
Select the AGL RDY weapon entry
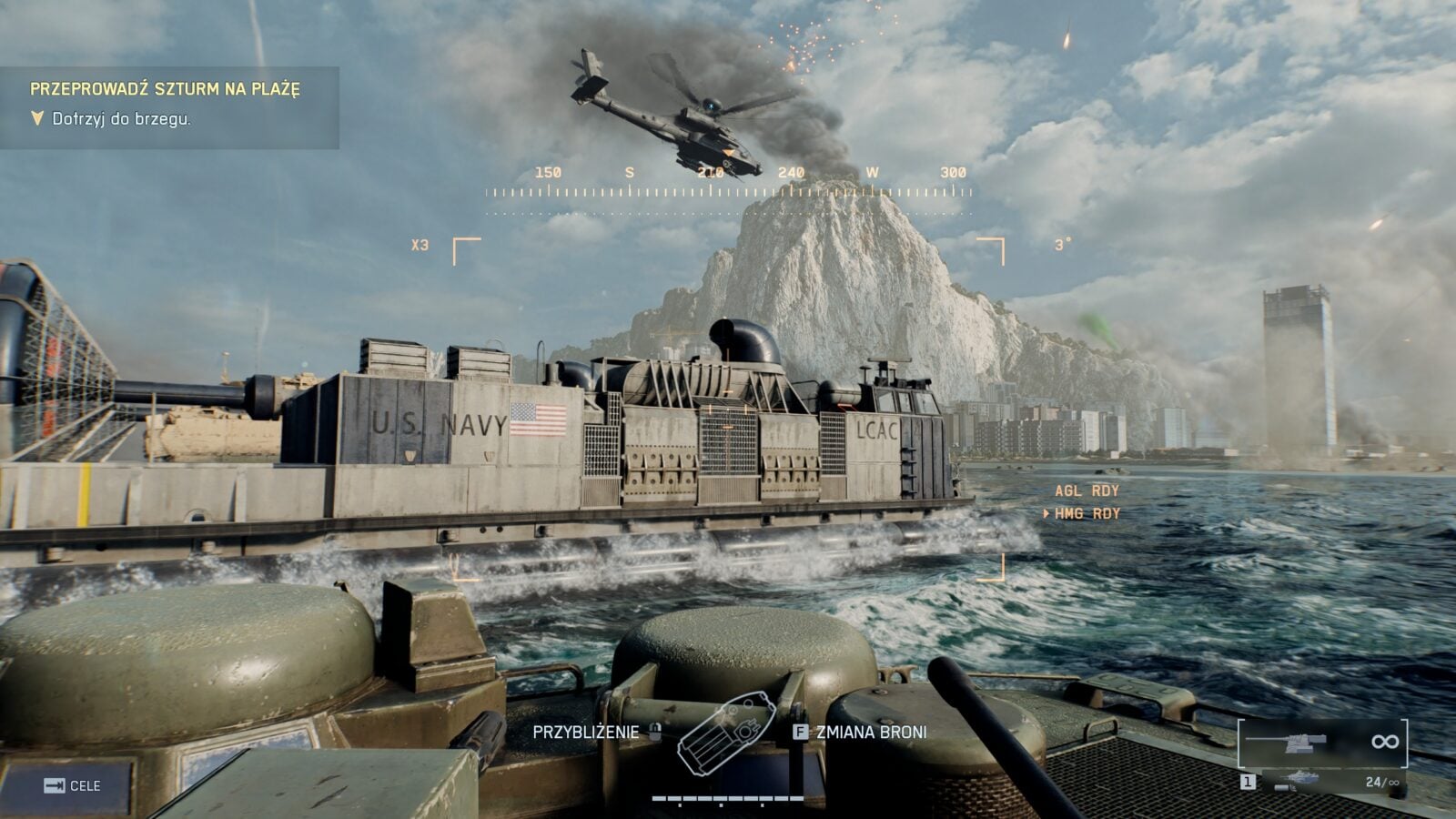coord(1087,490)
